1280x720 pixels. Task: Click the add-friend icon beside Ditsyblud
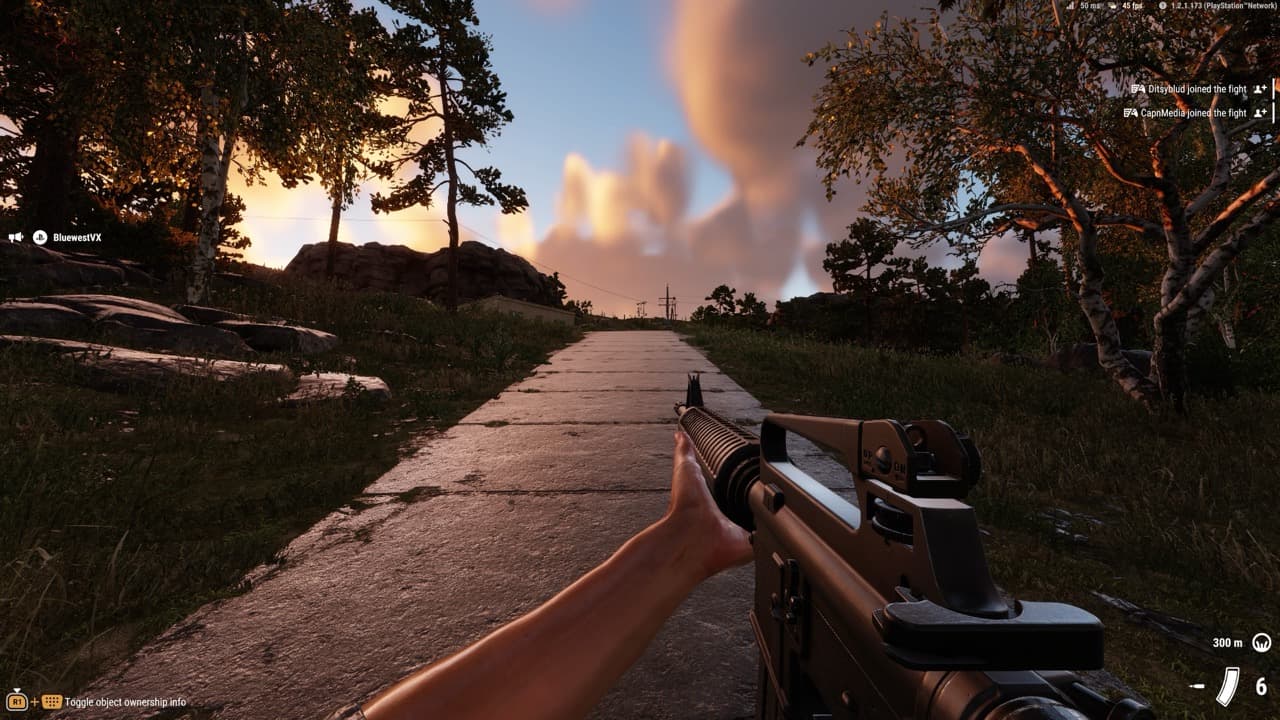tap(1260, 89)
